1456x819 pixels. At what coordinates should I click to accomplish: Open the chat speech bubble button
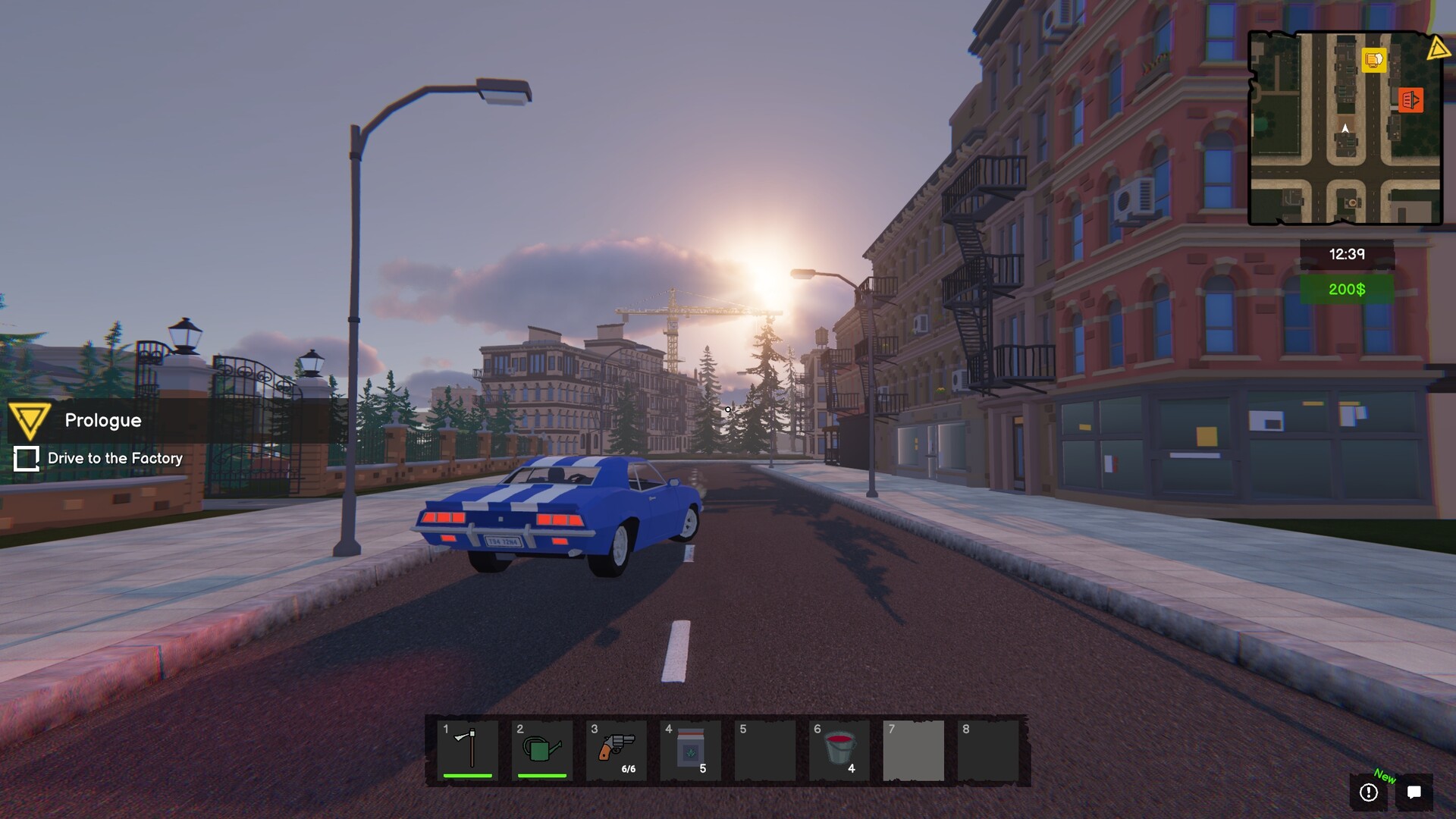[x=1414, y=792]
